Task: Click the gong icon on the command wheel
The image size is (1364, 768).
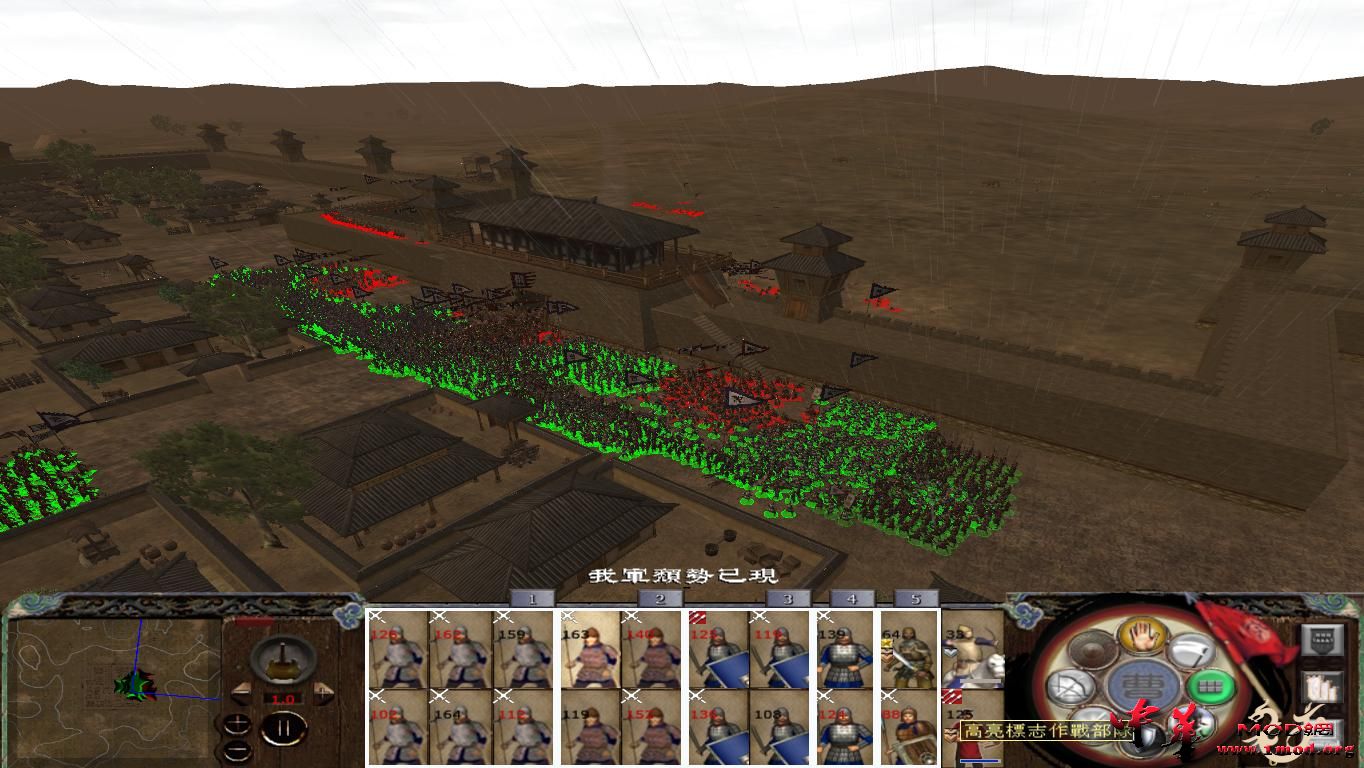Action: [1091, 647]
